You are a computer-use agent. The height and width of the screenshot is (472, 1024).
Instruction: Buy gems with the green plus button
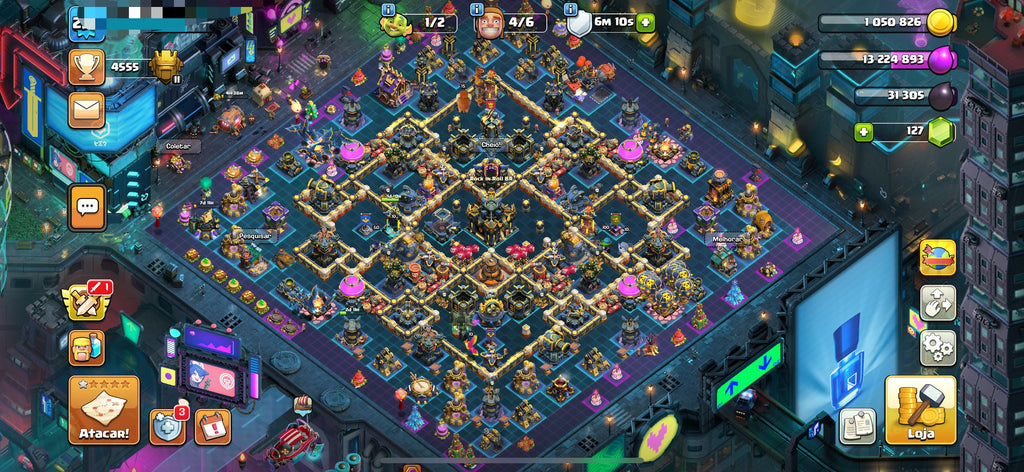(864, 131)
